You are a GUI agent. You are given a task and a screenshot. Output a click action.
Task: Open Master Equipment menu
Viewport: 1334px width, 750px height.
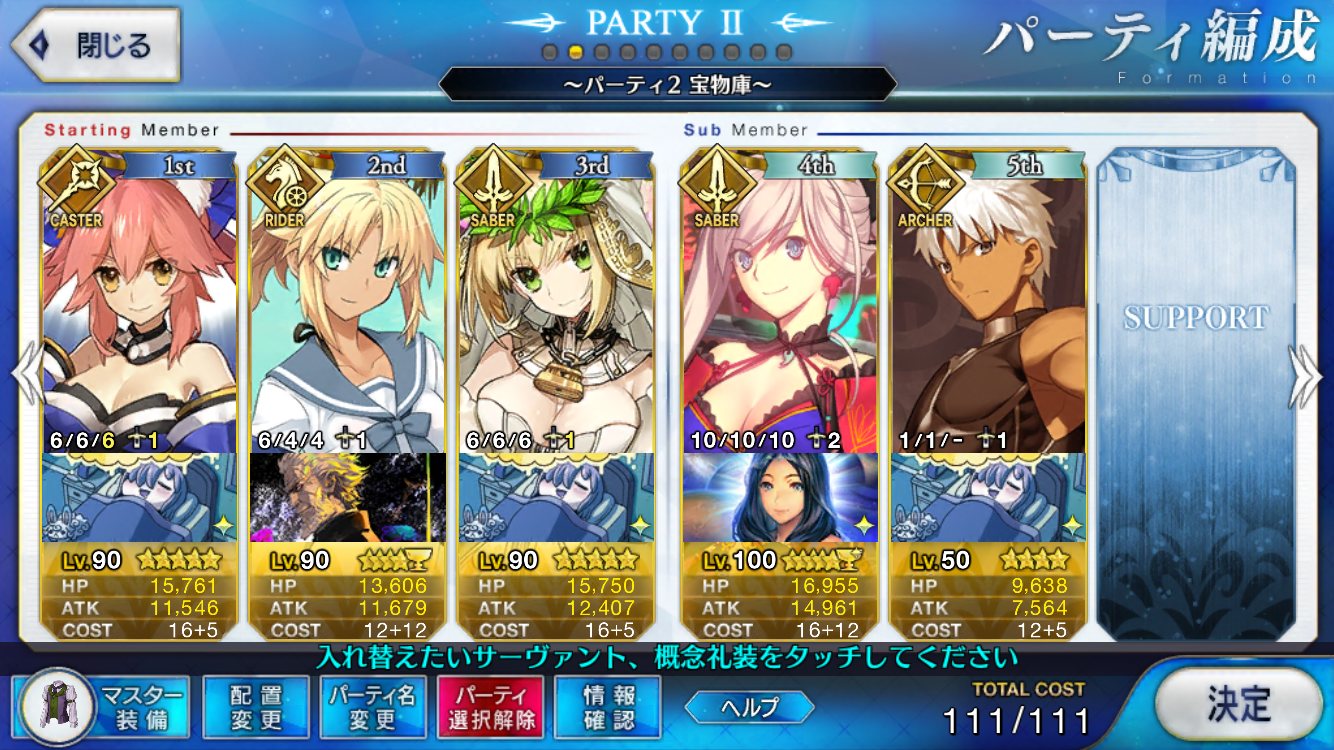coord(105,706)
